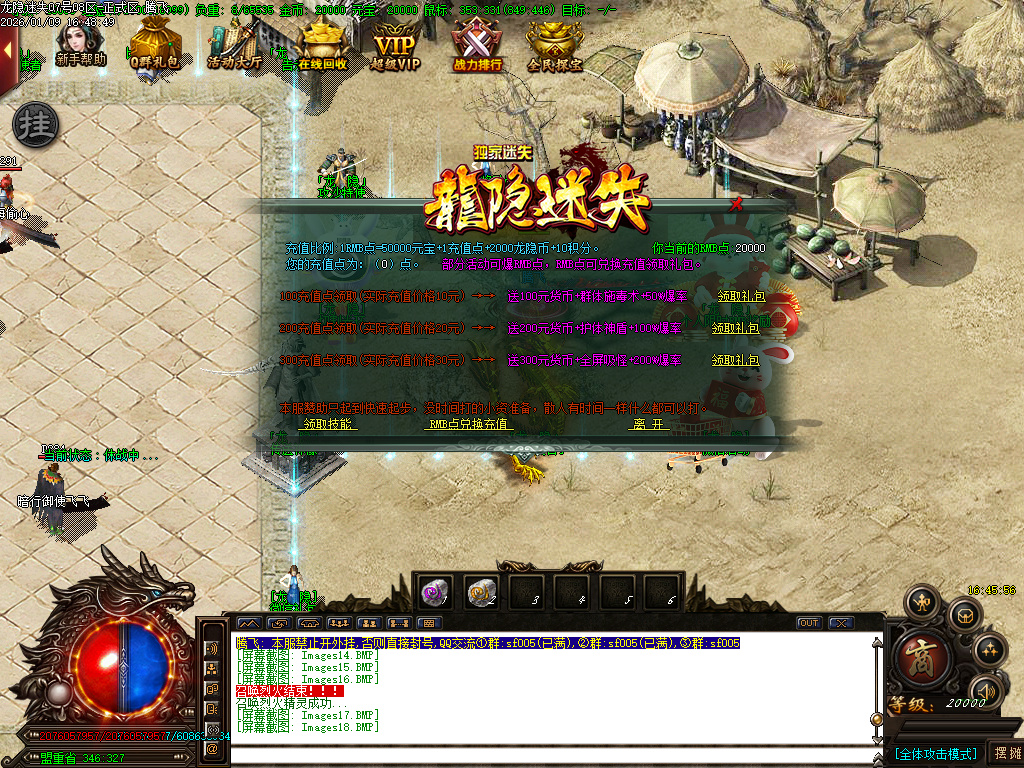Toggle the round 挂 auto-play button
This screenshot has height=768, width=1024.
pyautogui.click(x=36, y=125)
